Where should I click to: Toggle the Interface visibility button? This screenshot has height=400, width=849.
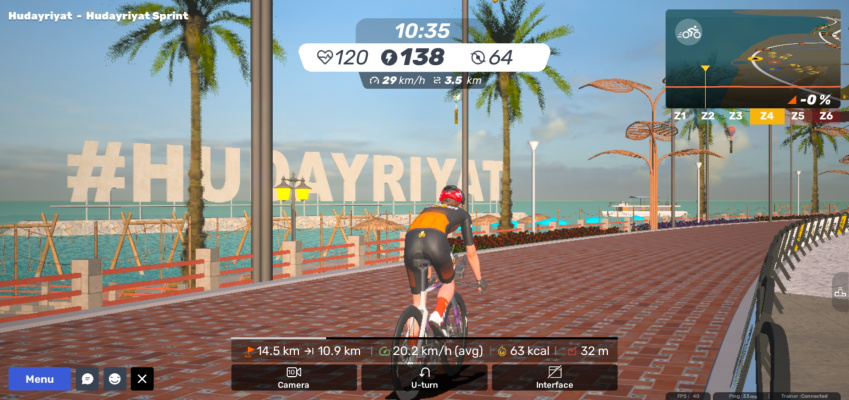554,377
